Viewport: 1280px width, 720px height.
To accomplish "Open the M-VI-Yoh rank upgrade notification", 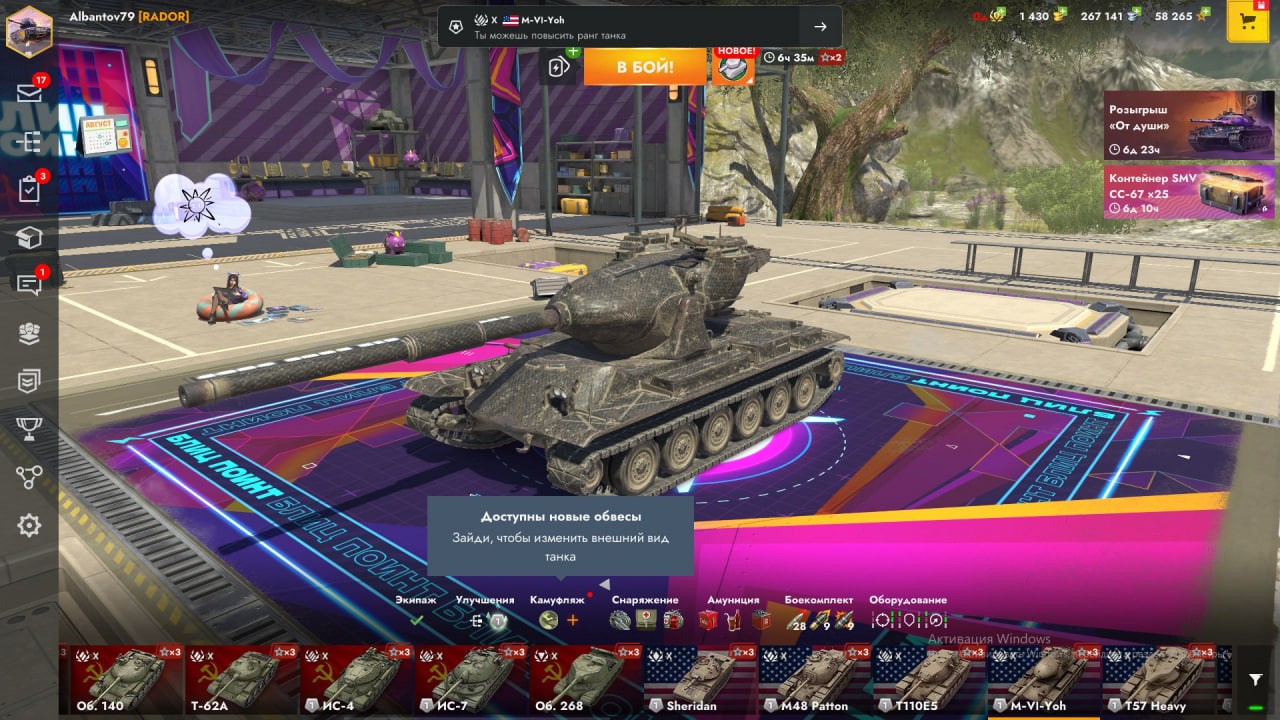I will point(639,27).
